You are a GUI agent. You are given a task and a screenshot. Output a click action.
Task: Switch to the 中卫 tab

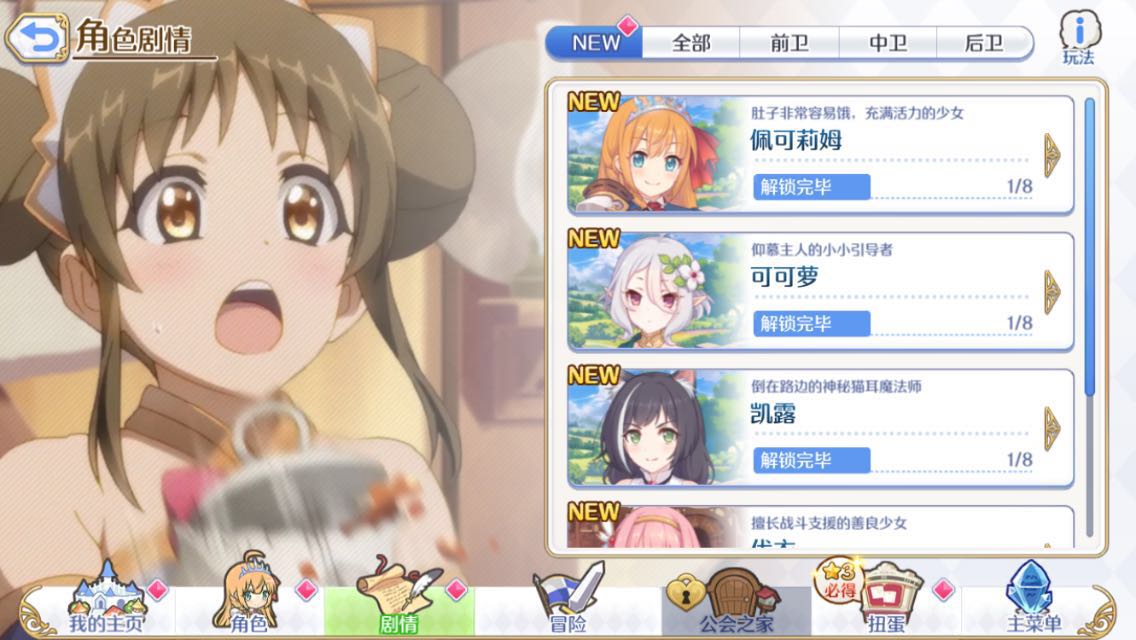click(x=887, y=43)
